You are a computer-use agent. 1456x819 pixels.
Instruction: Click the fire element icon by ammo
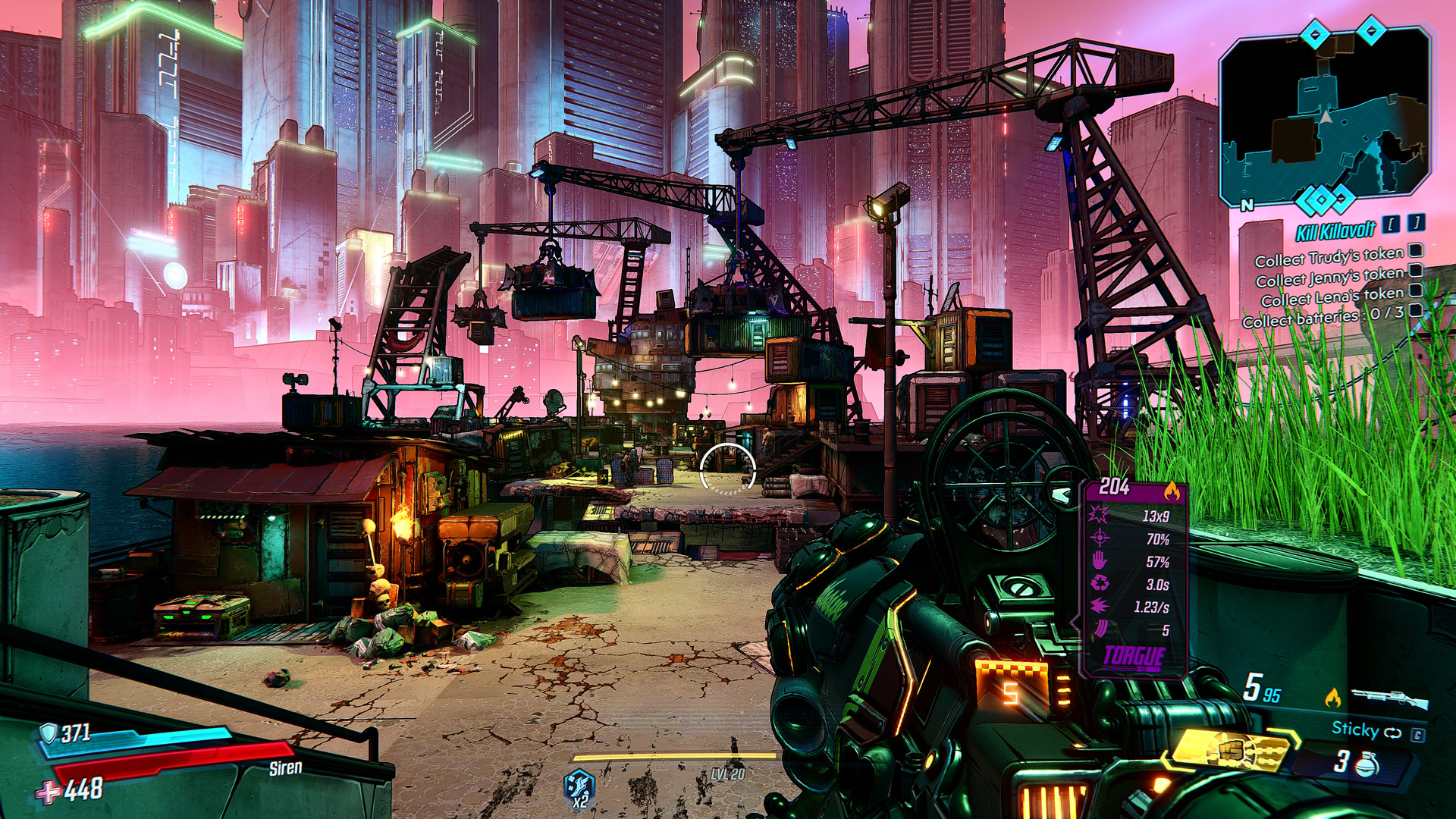coord(1332,698)
